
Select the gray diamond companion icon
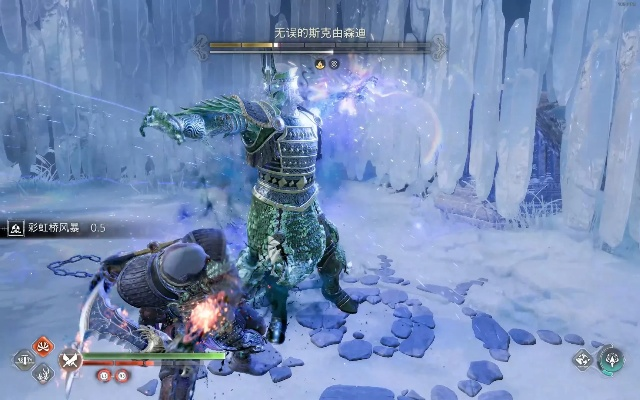[582, 360]
